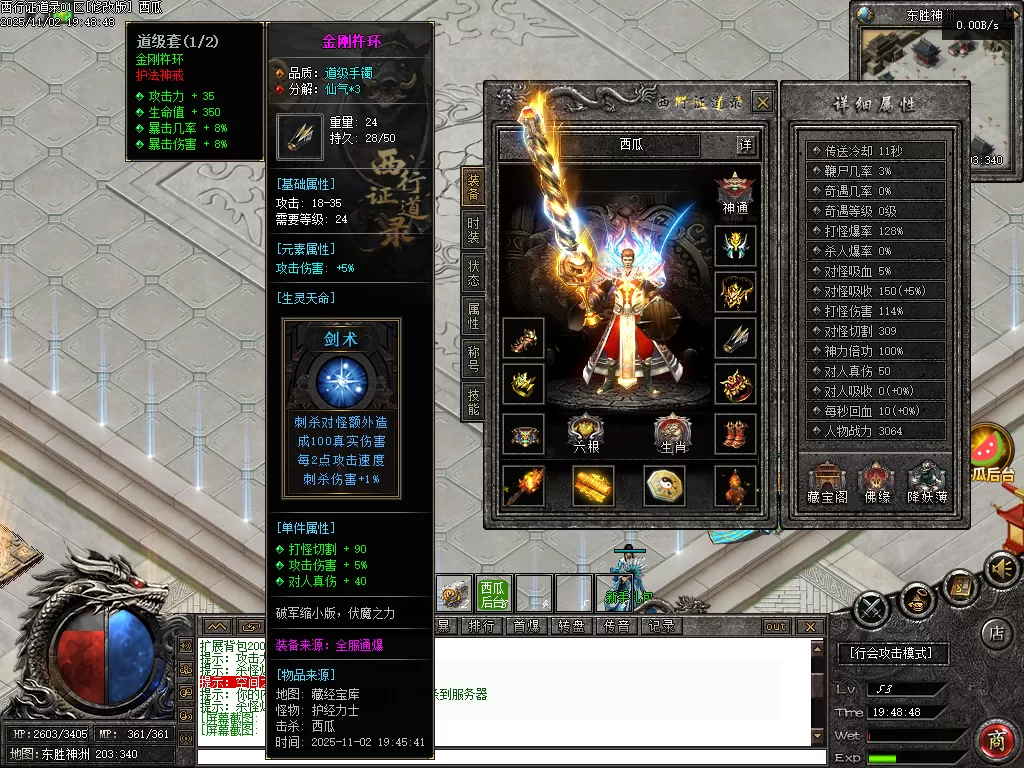The image size is (1024, 768).
Task: Click the 详 details button beside the name
Action: [745, 145]
